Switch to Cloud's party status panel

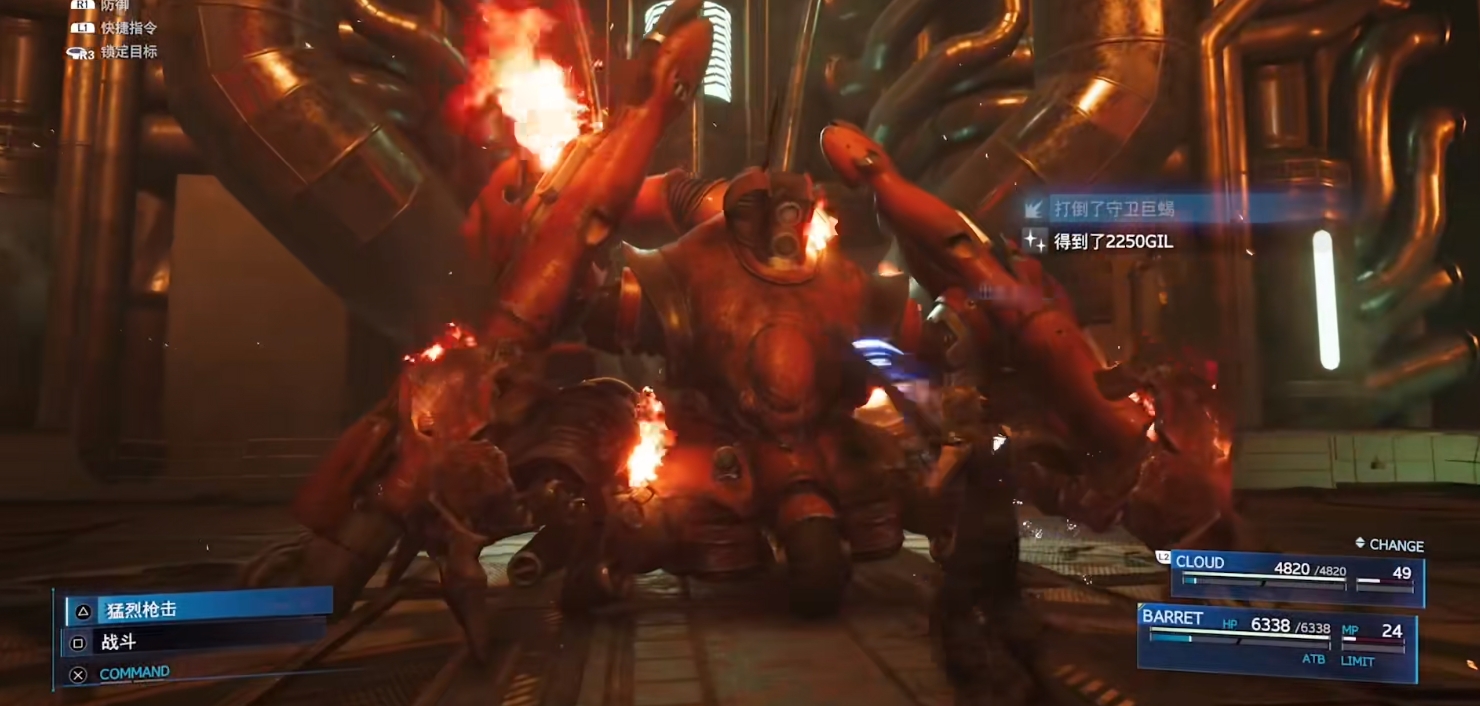(1298, 578)
